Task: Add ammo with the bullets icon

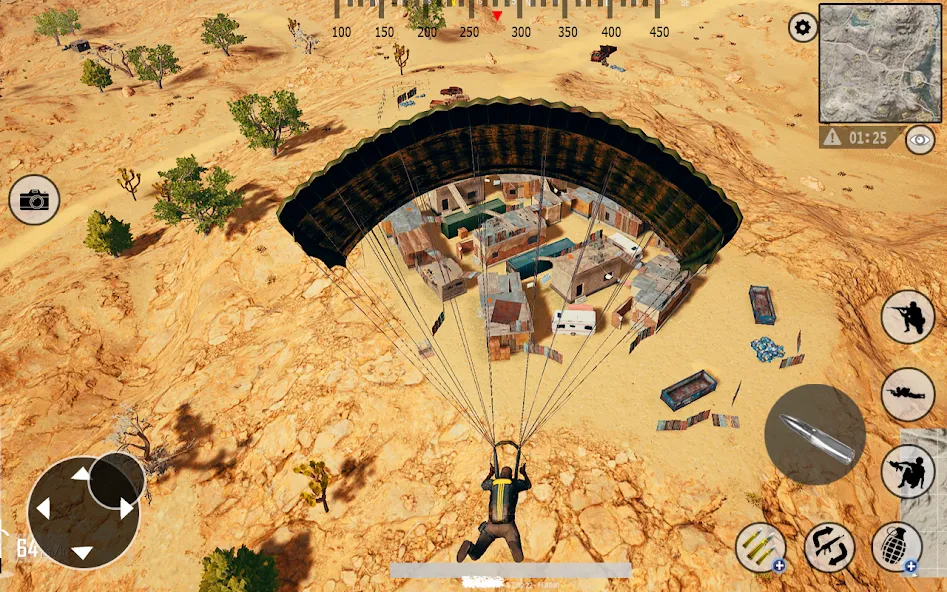Action: pyautogui.click(x=760, y=547)
